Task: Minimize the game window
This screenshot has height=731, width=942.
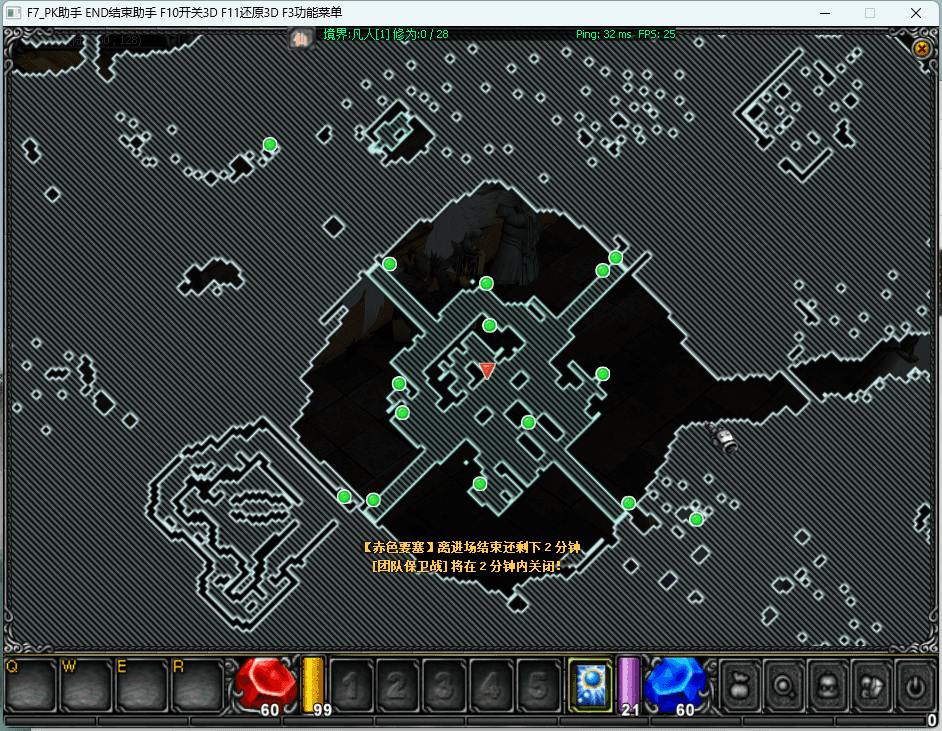Action: pyautogui.click(x=825, y=13)
